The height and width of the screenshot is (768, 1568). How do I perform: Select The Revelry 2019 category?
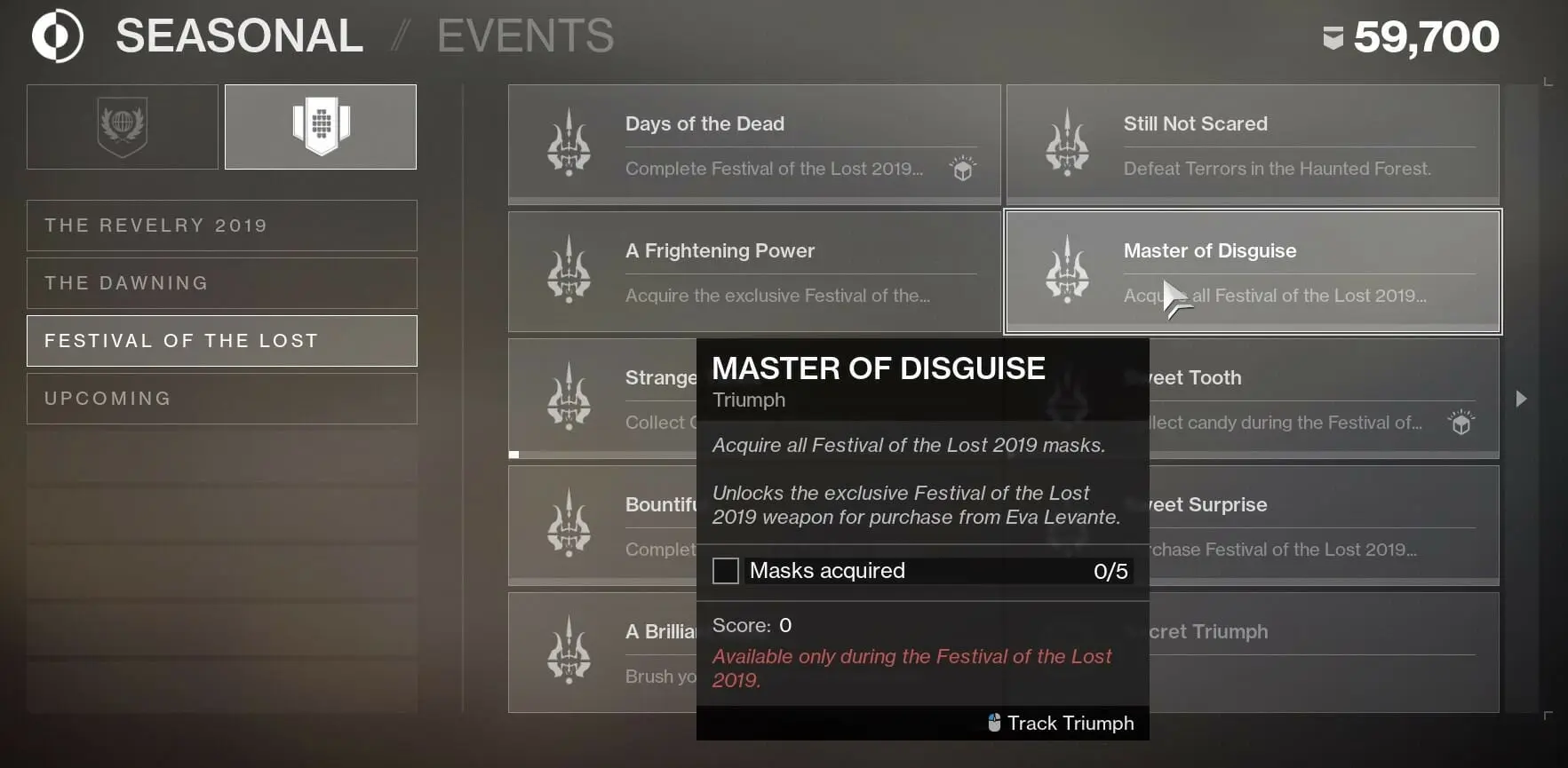tap(221, 226)
